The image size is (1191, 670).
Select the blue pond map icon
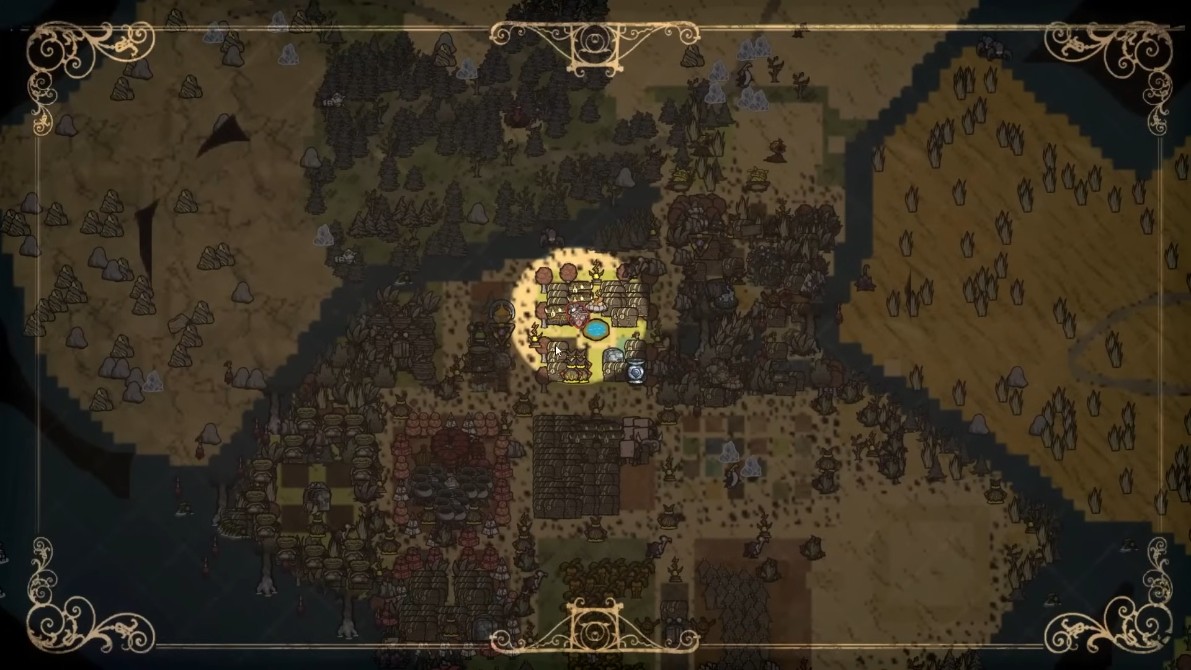pos(595,328)
